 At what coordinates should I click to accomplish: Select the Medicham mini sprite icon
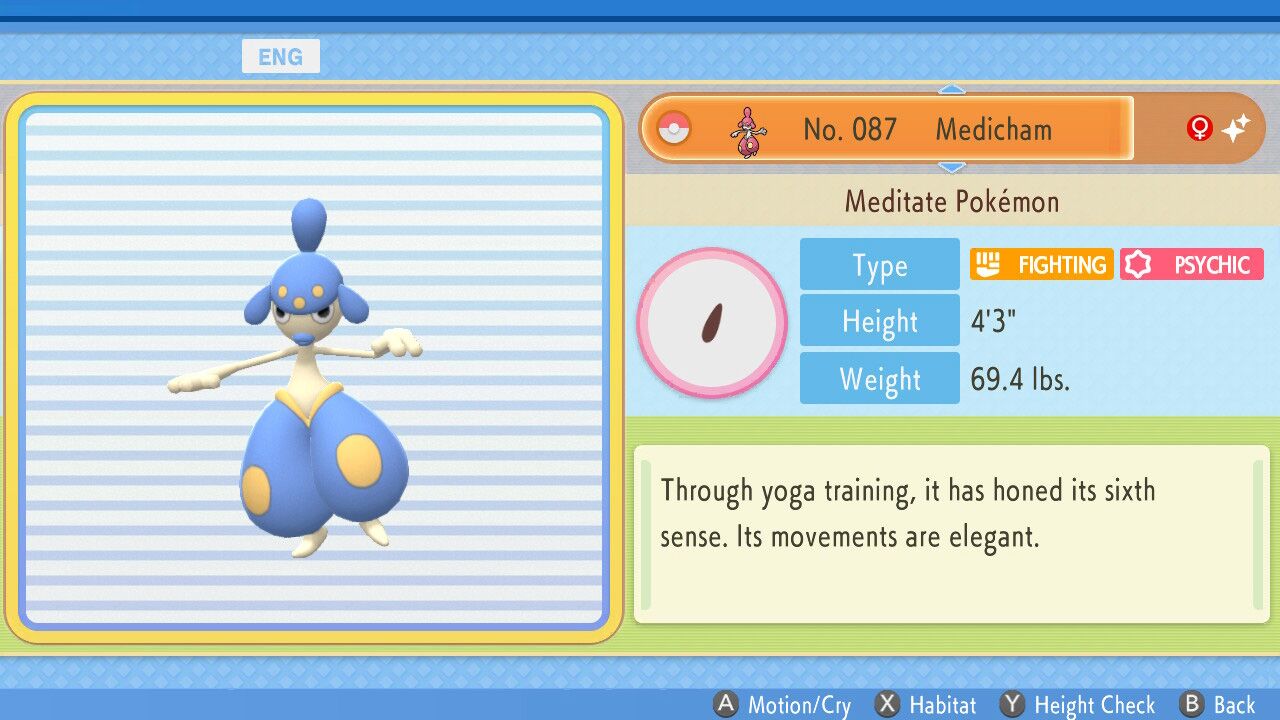point(749,128)
